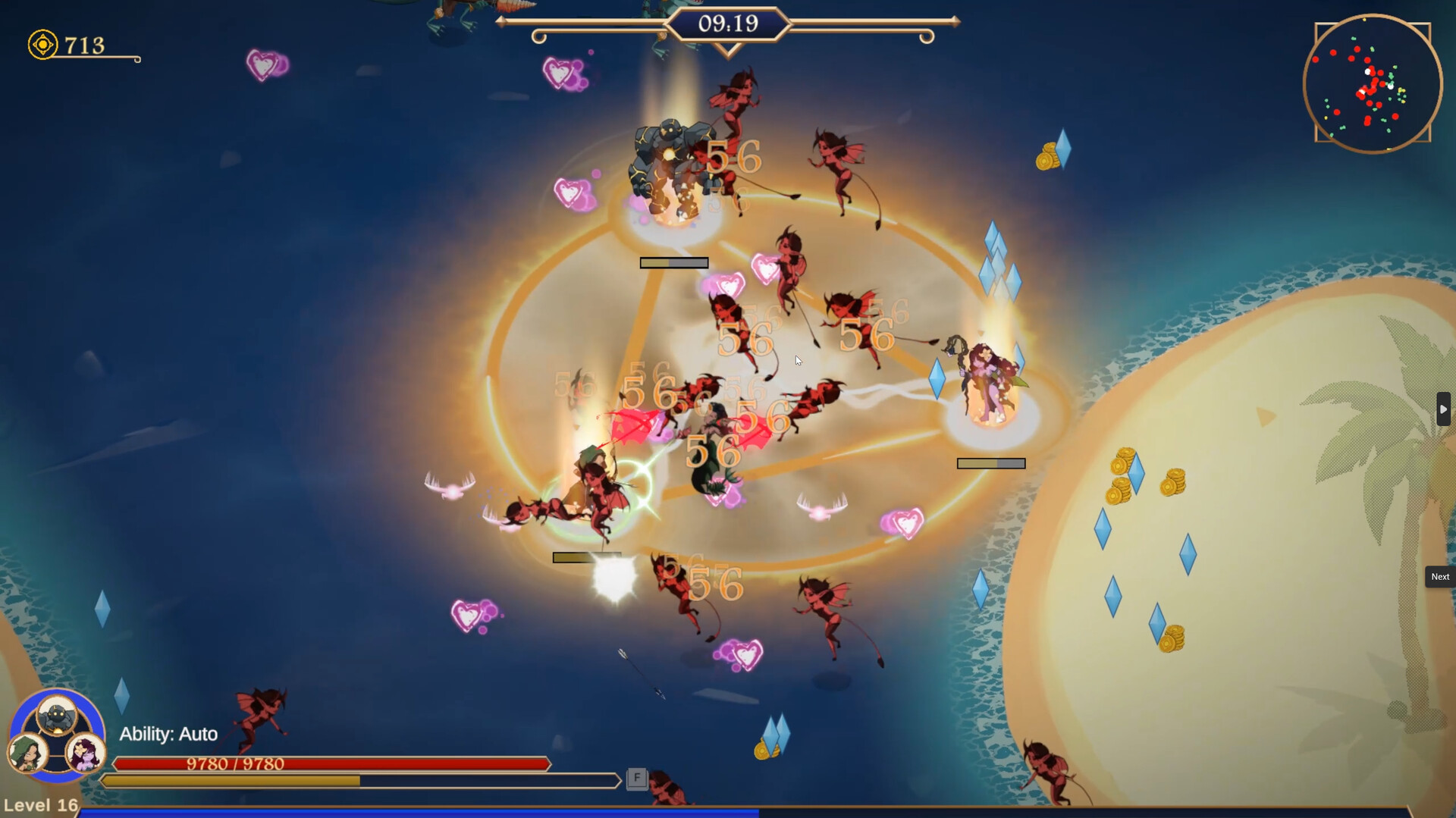
Task: Click the currency coin icon showing 713
Action: coord(42,43)
